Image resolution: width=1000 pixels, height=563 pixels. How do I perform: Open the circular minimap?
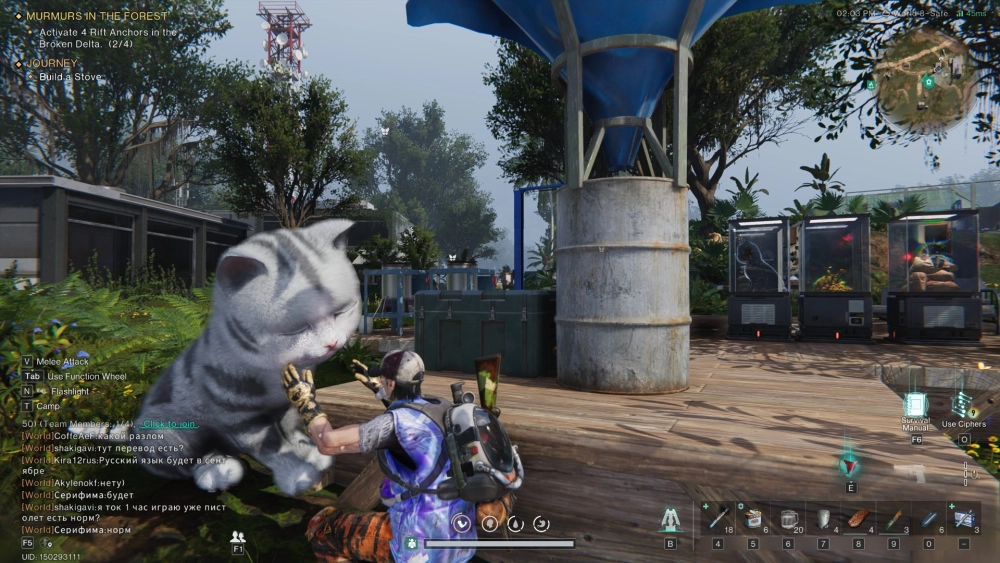925,82
